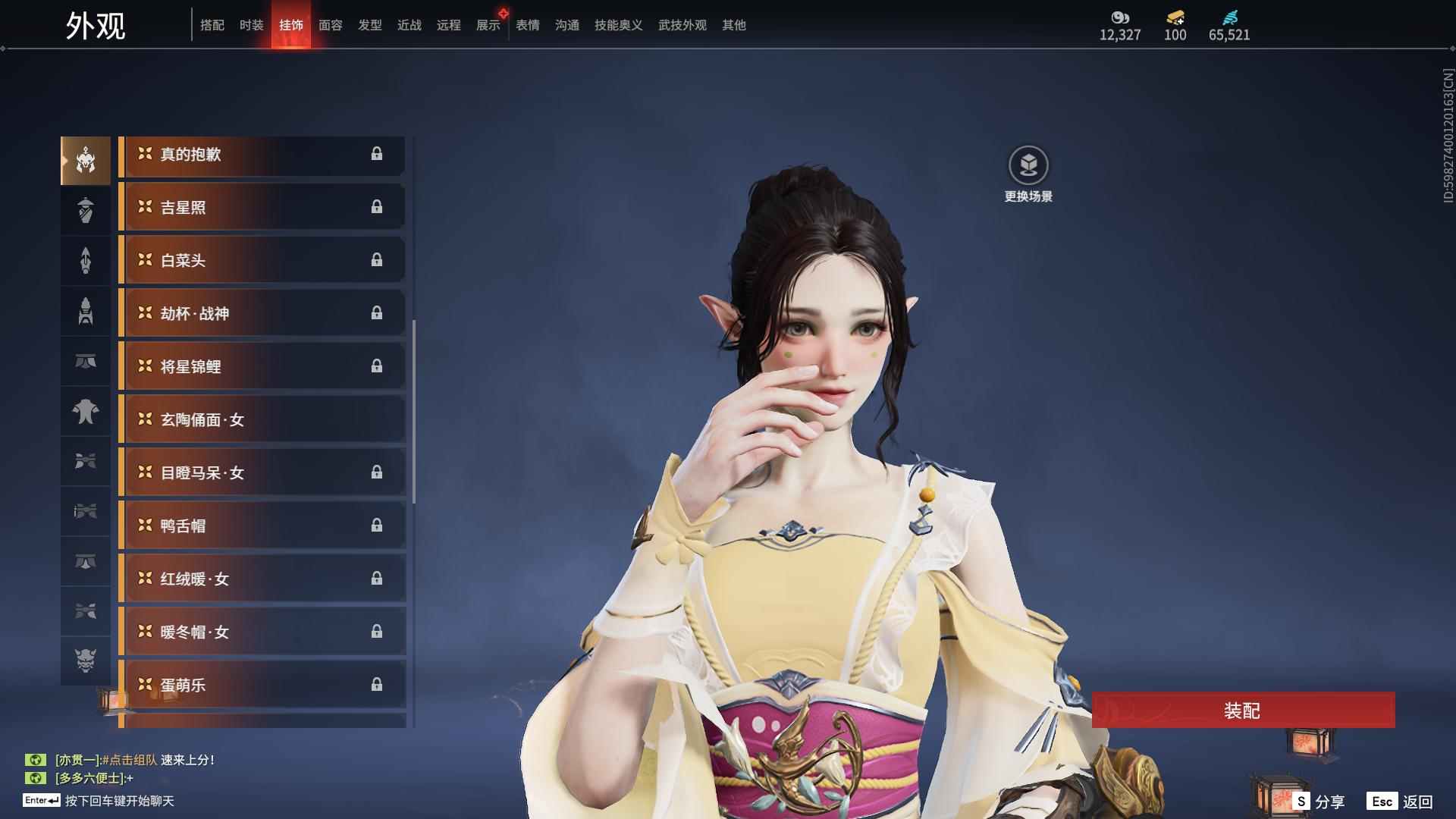The height and width of the screenshot is (819, 1456).
Task: Choose the 技能奥义 tab
Action: (x=618, y=25)
